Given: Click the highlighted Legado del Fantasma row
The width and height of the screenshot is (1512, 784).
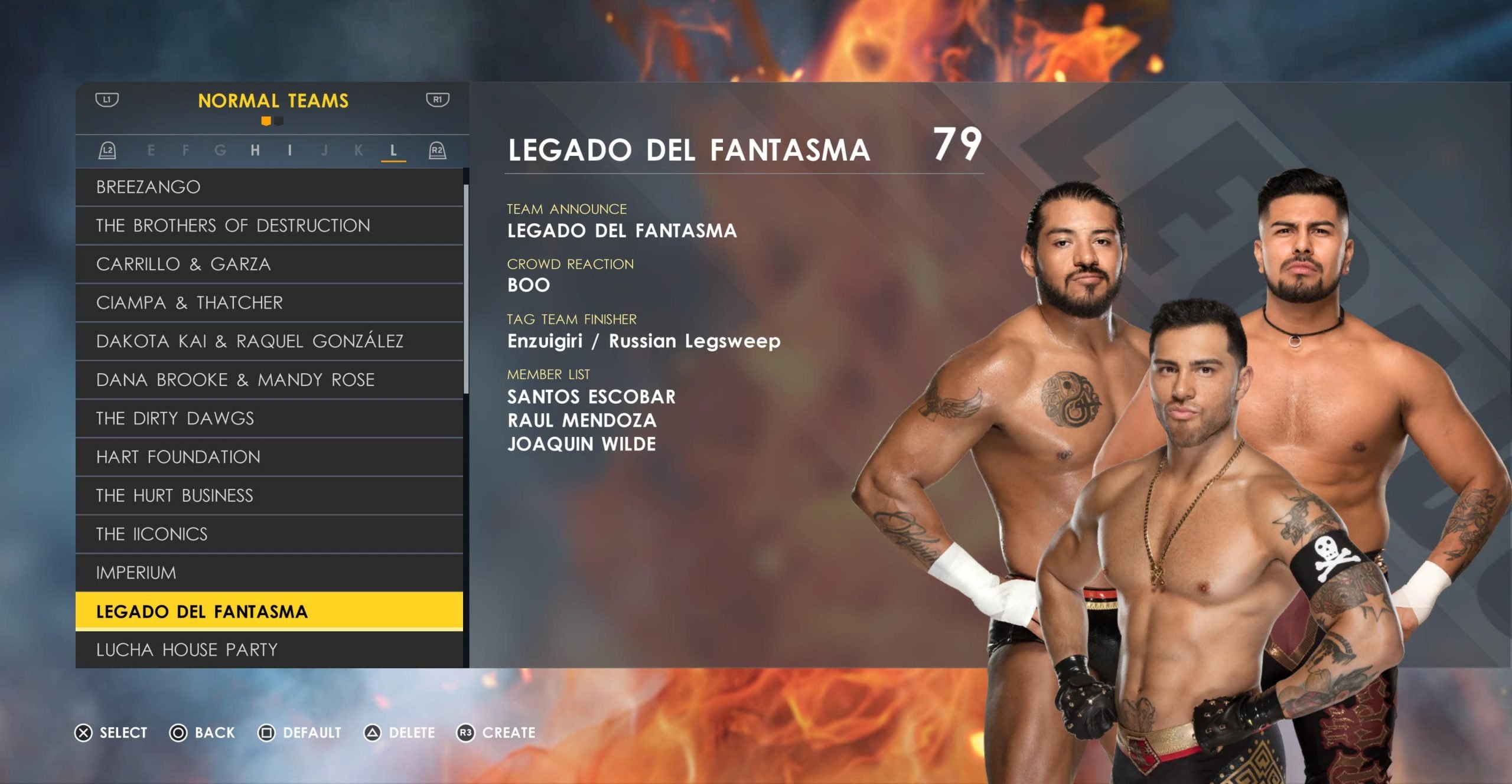Looking at the screenshot, I should [x=269, y=612].
